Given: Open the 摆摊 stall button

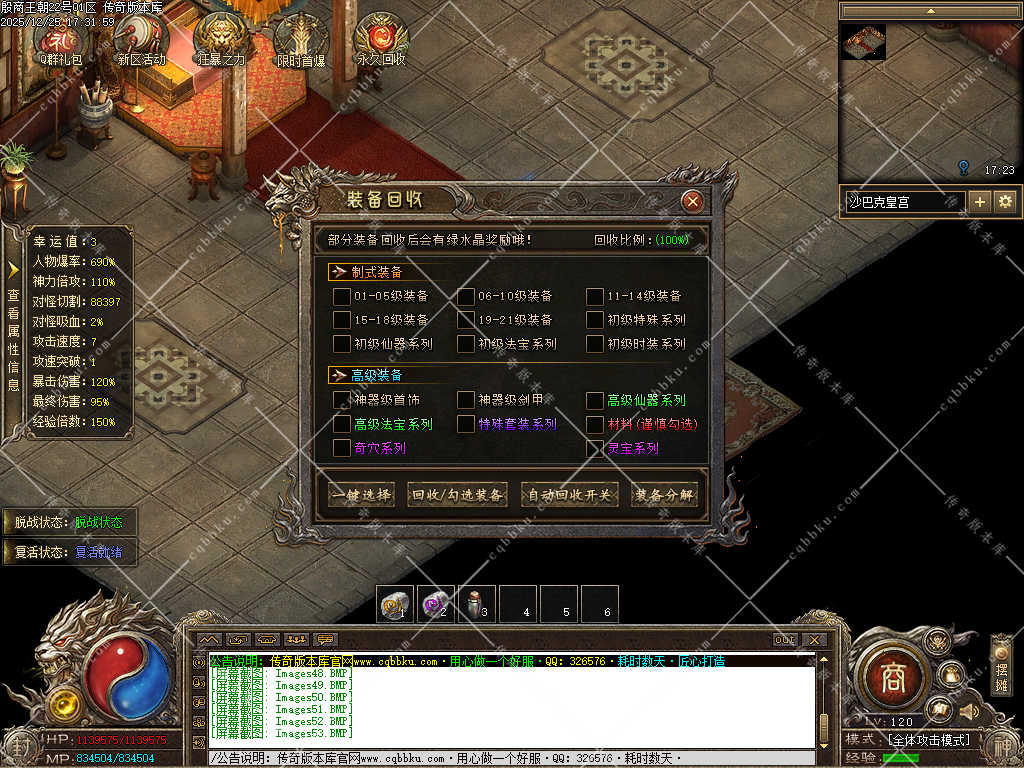Looking at the screenshot, I should pos(1001,665).
